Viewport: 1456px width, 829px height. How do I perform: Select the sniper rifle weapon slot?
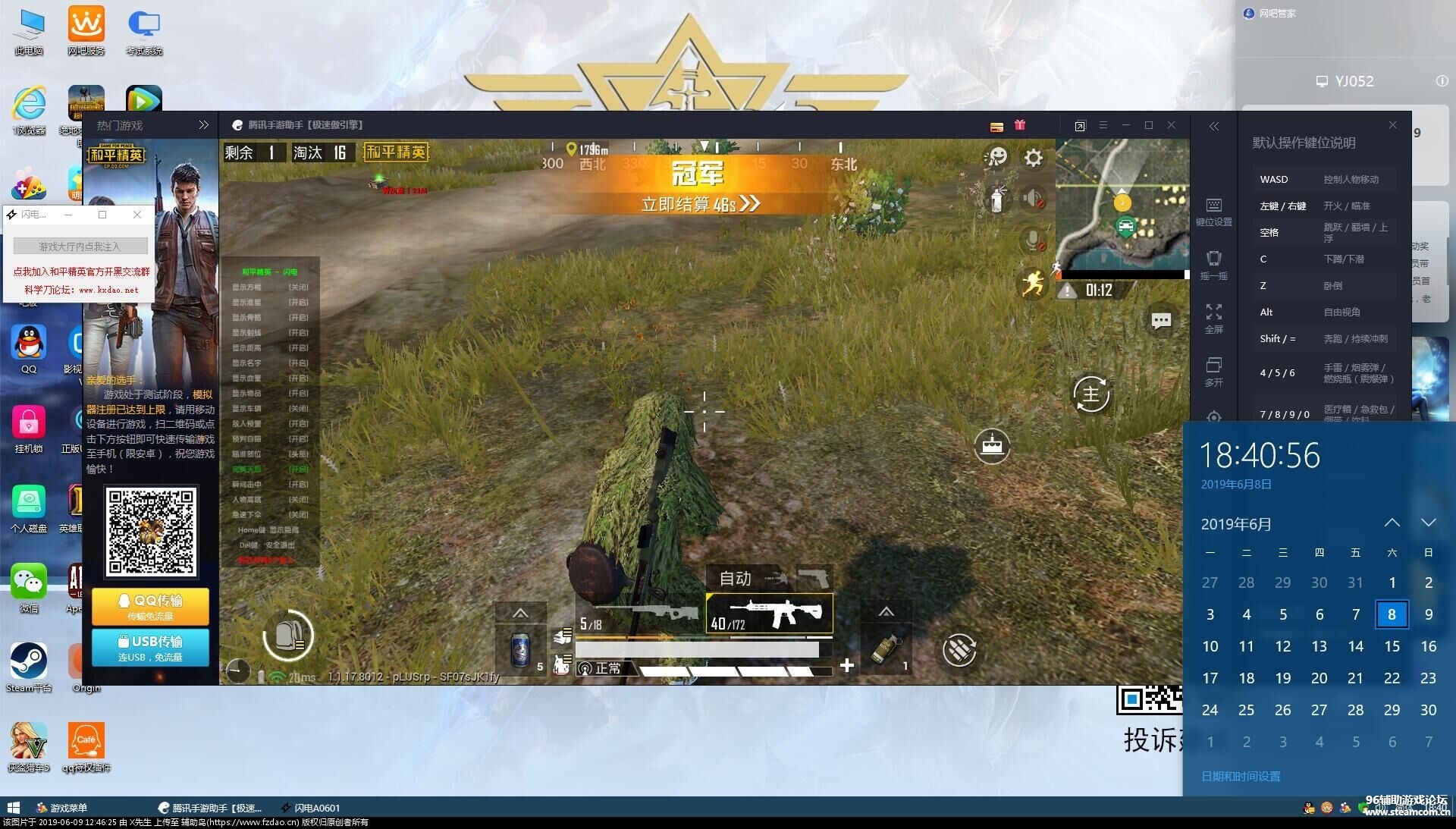pyautogui.click(x=640, y=614)
